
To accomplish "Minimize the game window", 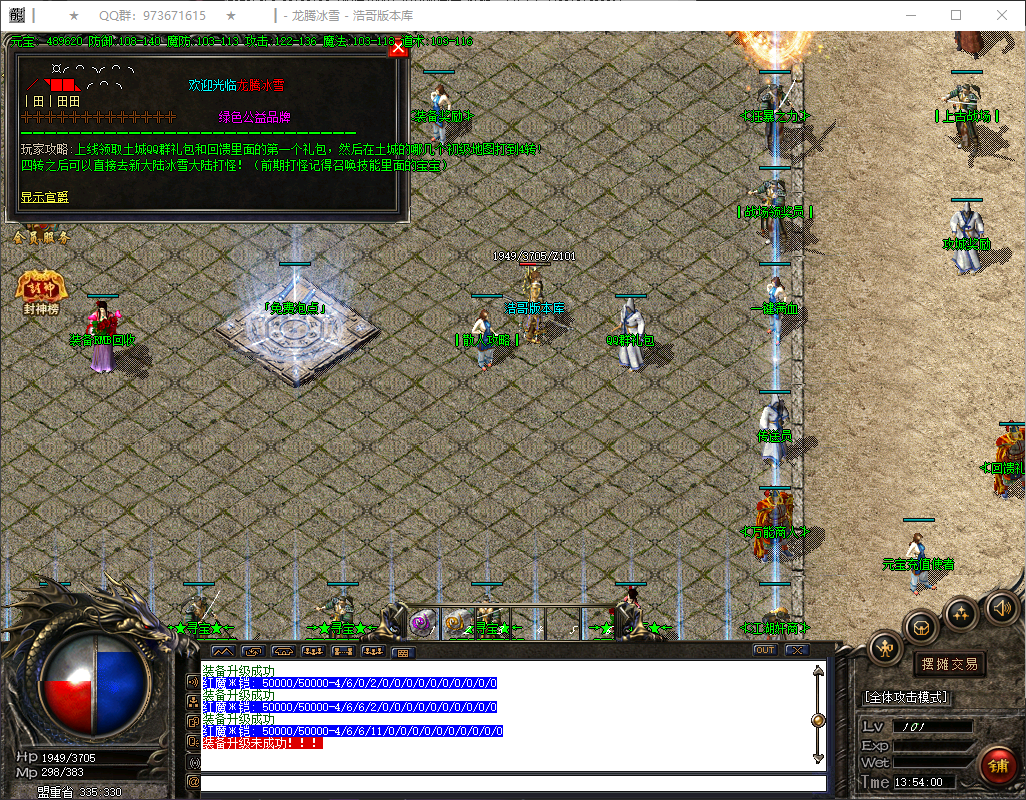I will (x=910, y=16).
